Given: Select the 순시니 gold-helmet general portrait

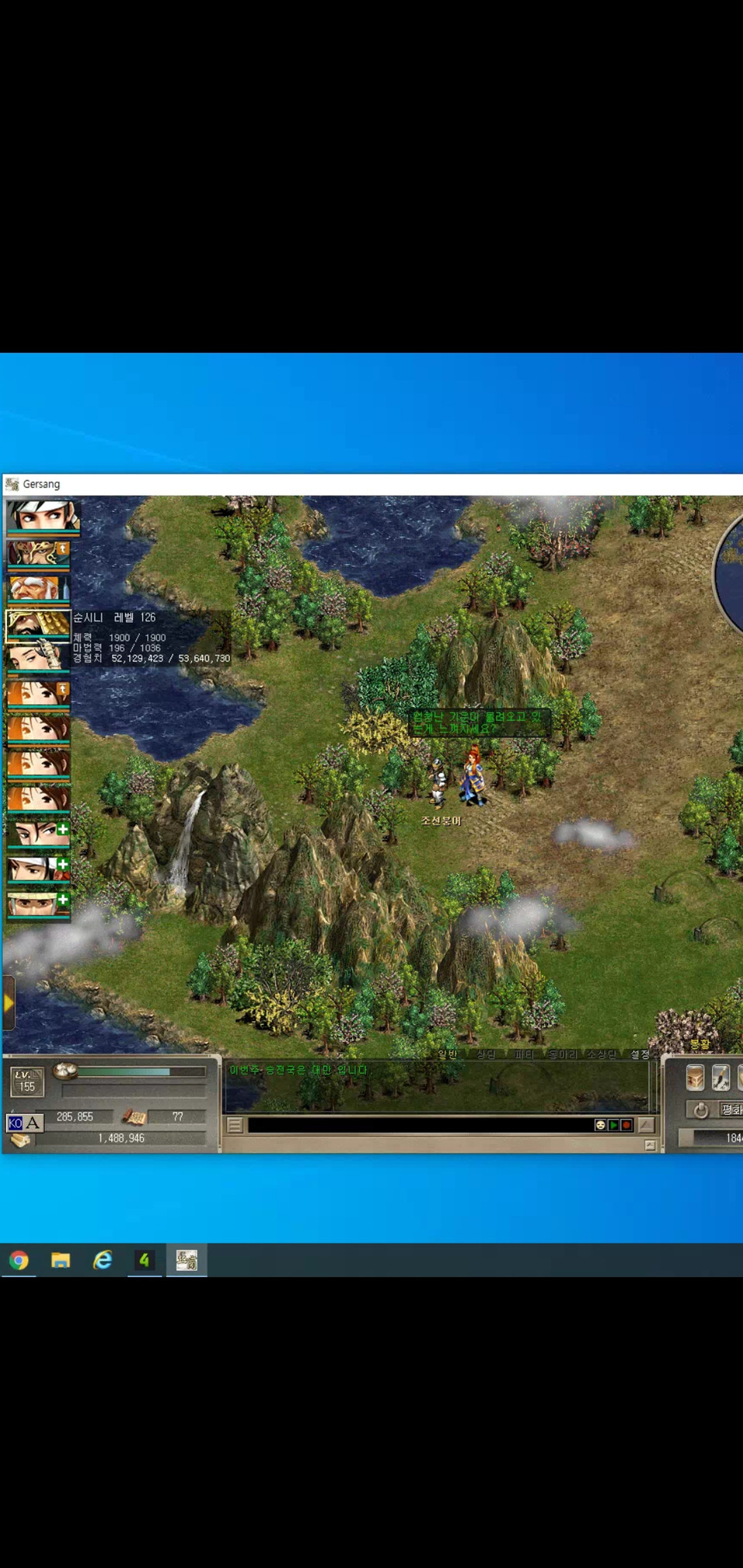Looking at the screenshot, I should (37, 624).
